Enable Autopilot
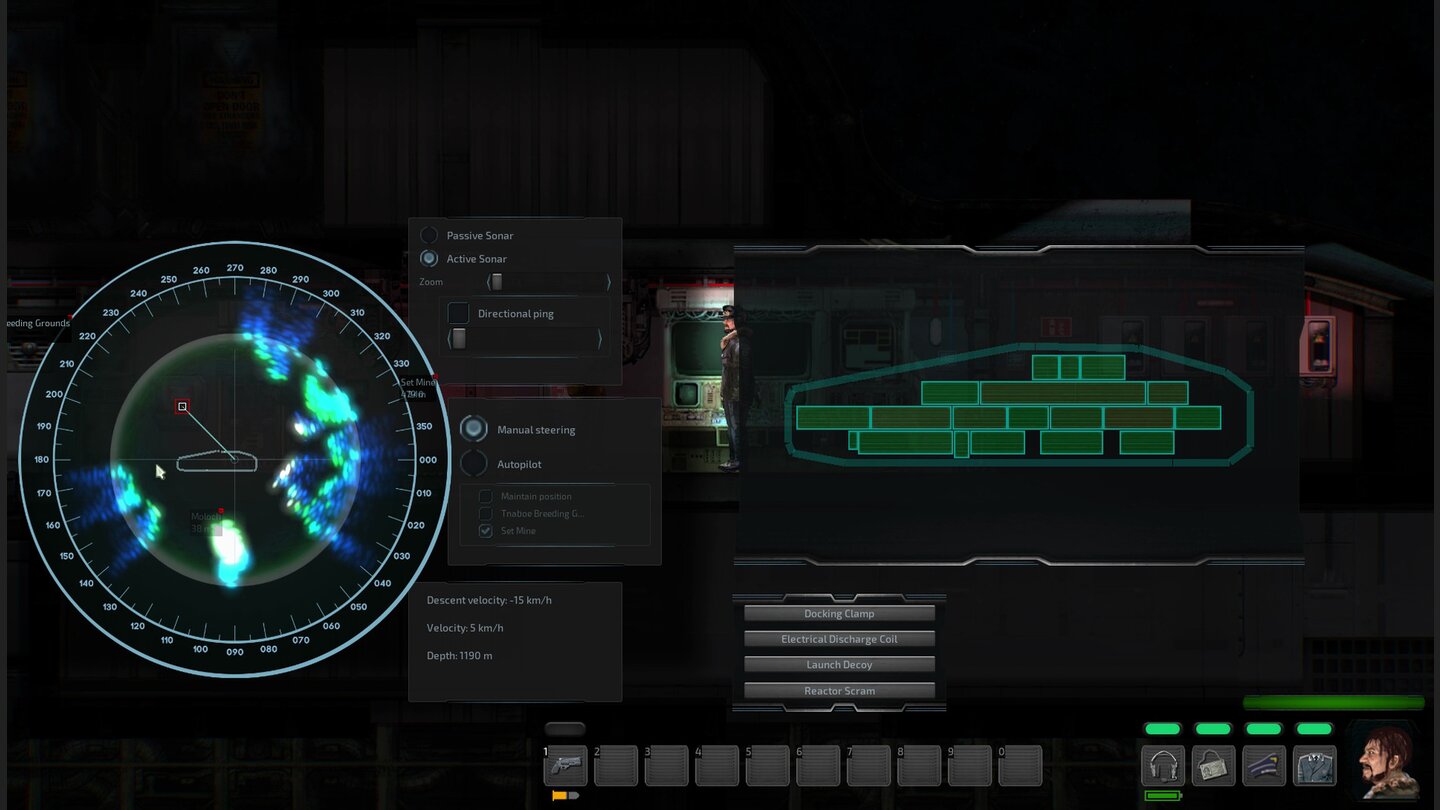 (472, 463)
